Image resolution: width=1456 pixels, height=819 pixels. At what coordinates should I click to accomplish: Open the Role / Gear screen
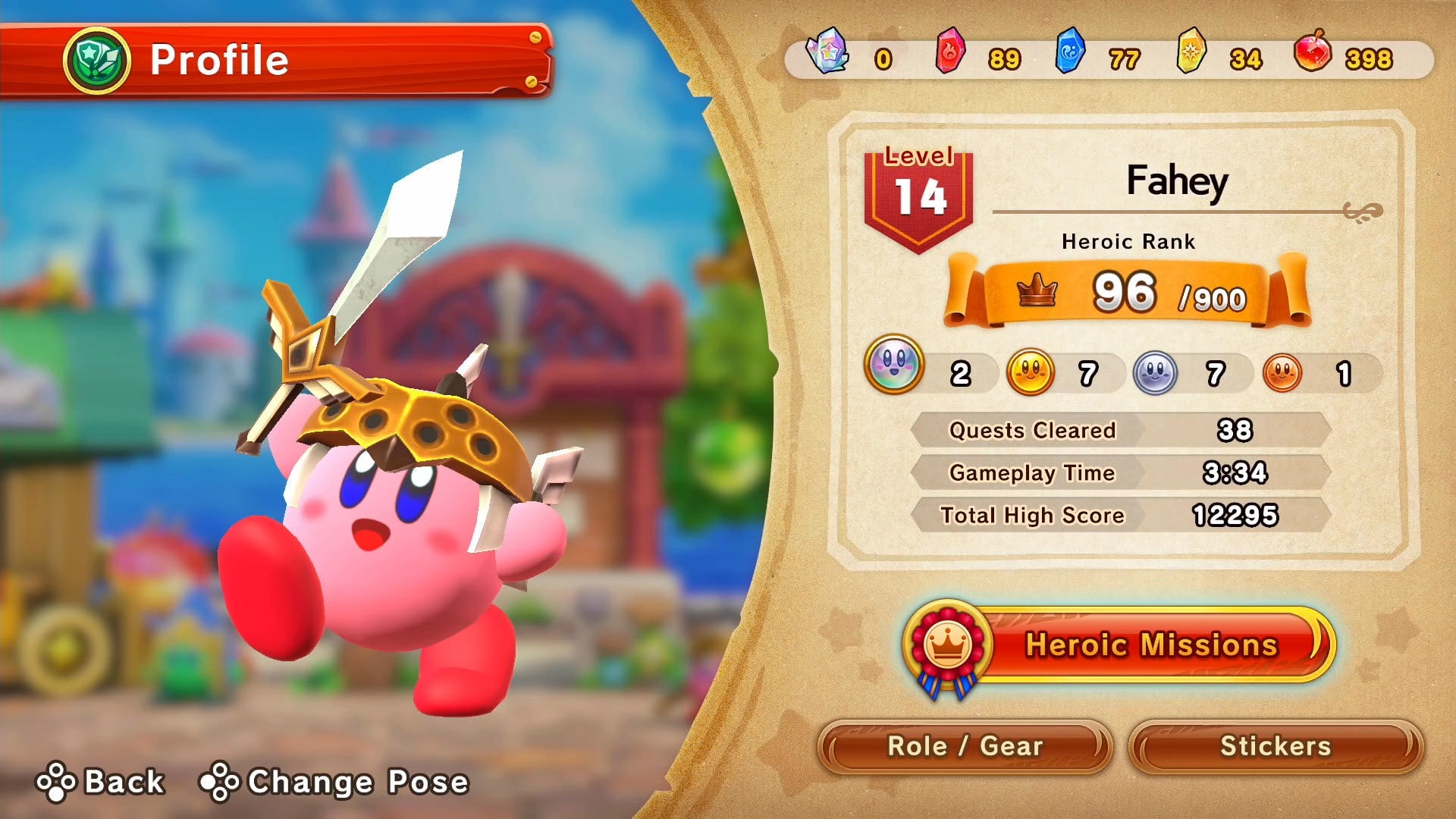(x=965, y=746)
